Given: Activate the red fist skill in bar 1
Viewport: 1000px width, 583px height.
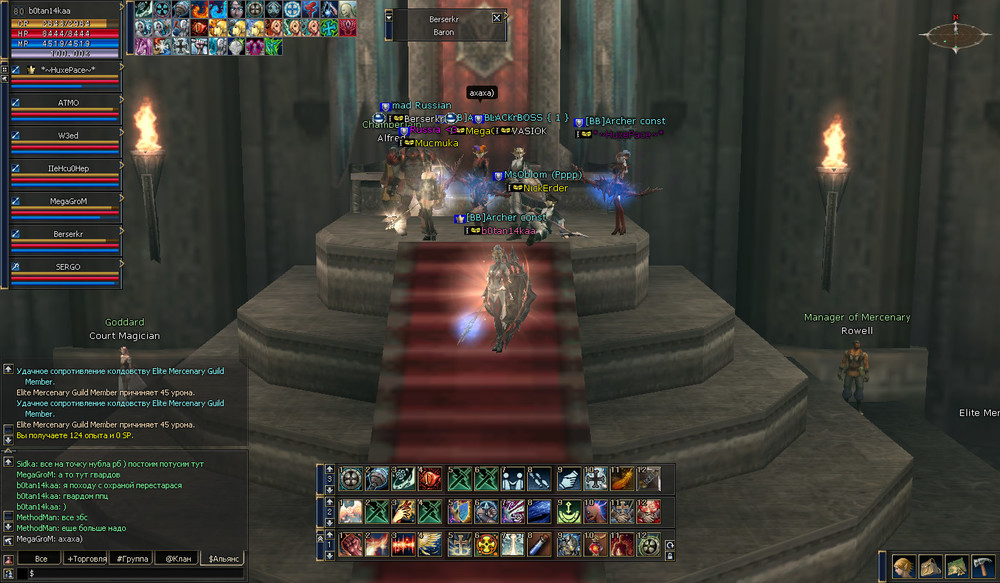Looking at the screenshot, I should click(x=350, y=545).
